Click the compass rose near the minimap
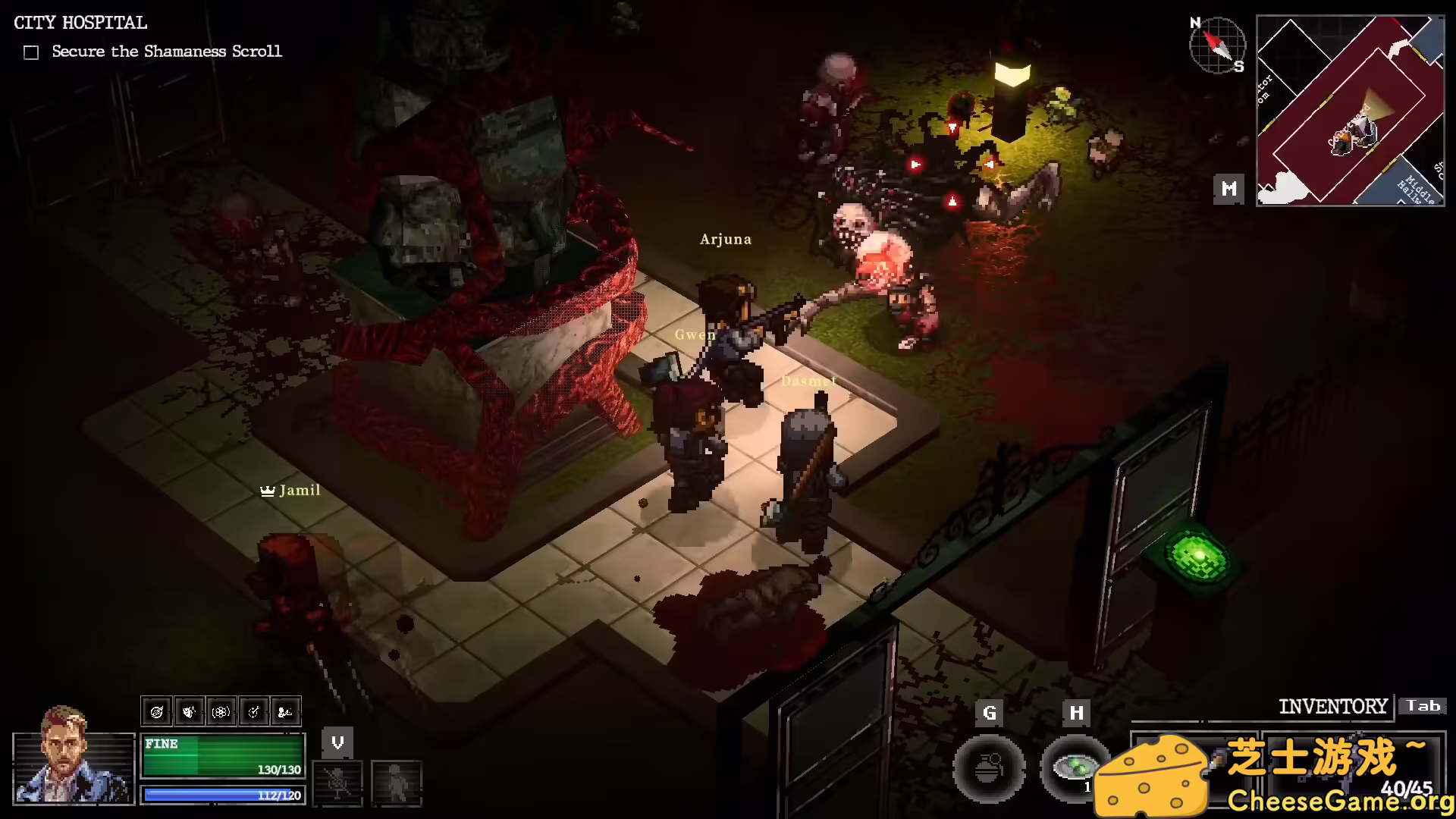 pyautogui.click(x=1217, y=45)
